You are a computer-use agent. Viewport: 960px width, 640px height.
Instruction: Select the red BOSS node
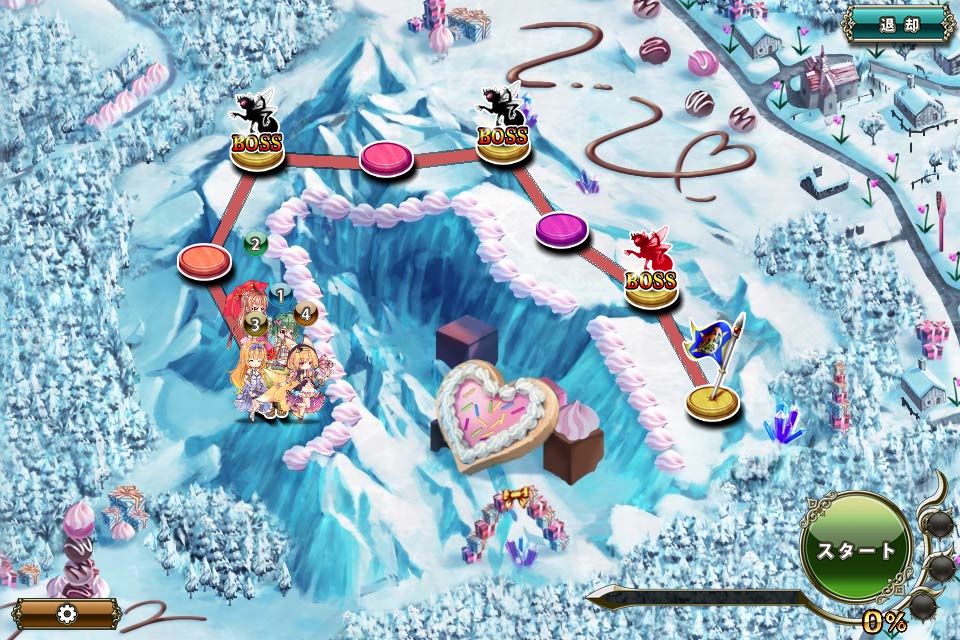[x=652, y=283]
